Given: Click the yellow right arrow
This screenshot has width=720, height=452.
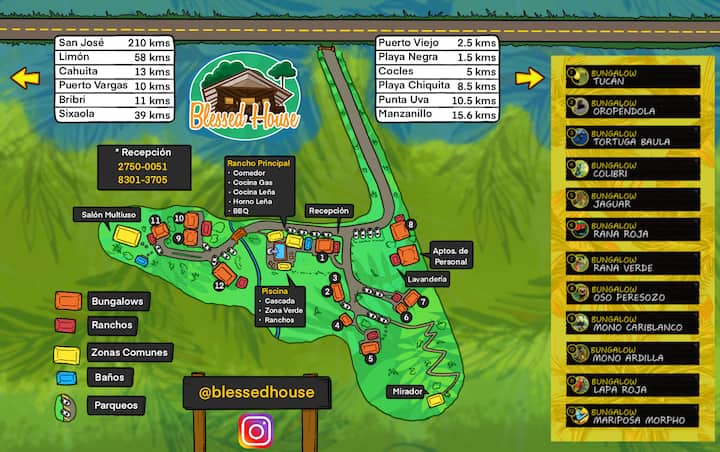Looking at the screenshot, I should pos(529,77).
